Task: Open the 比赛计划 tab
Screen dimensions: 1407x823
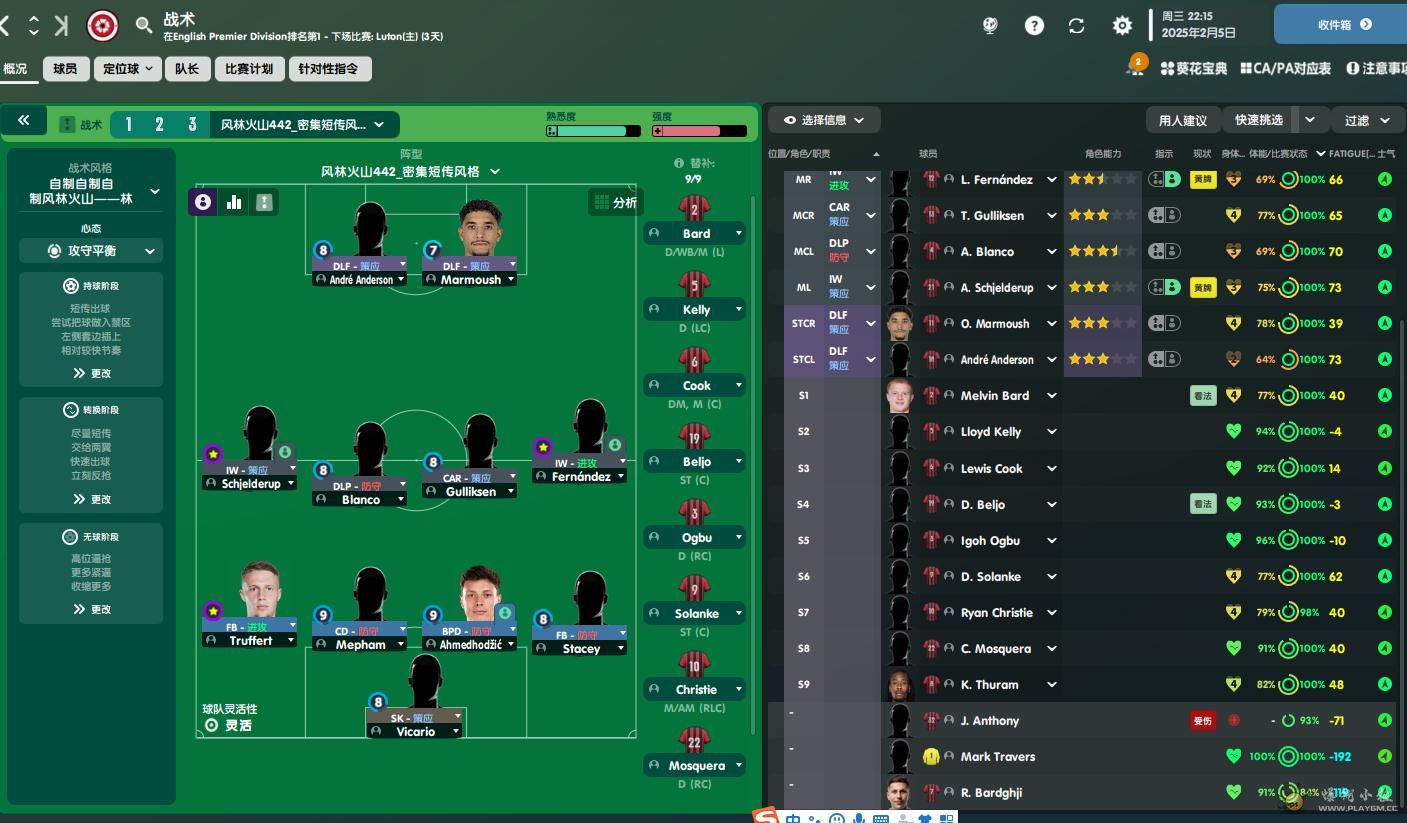Action: [x=249, y=69]
